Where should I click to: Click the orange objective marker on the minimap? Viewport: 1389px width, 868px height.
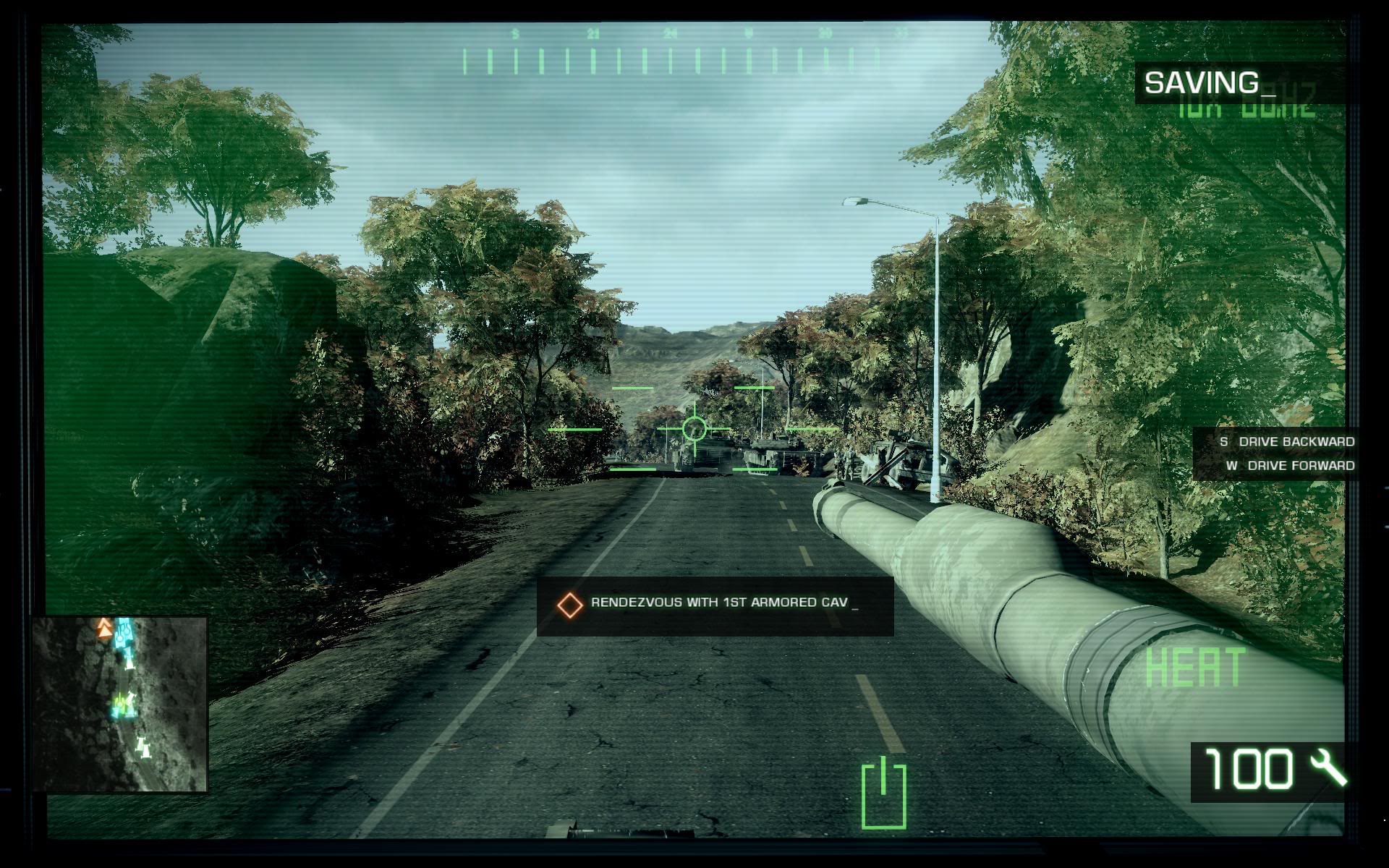coord(105,630)
